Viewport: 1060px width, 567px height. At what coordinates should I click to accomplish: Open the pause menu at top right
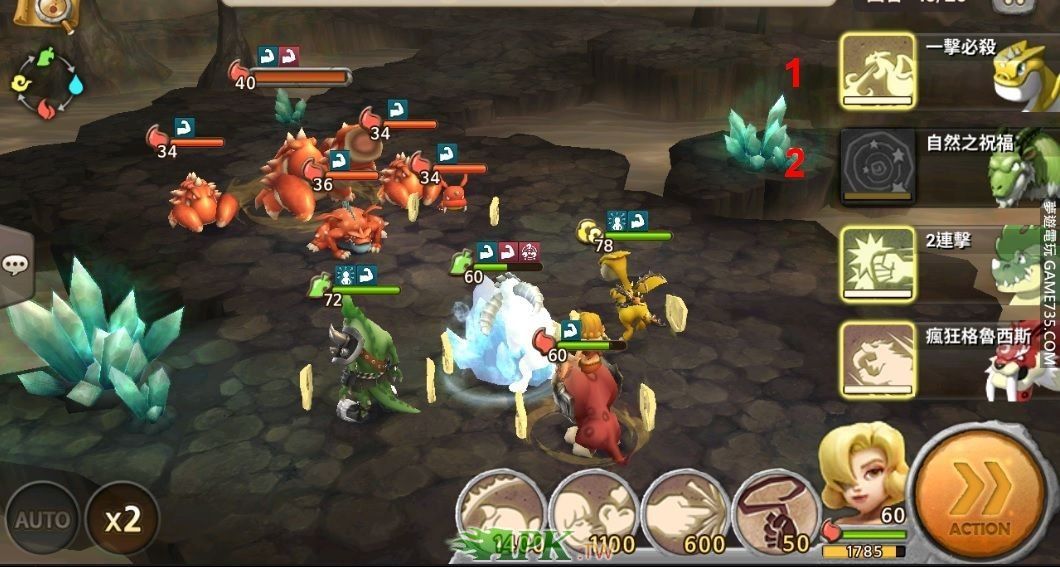[1020, 5]
